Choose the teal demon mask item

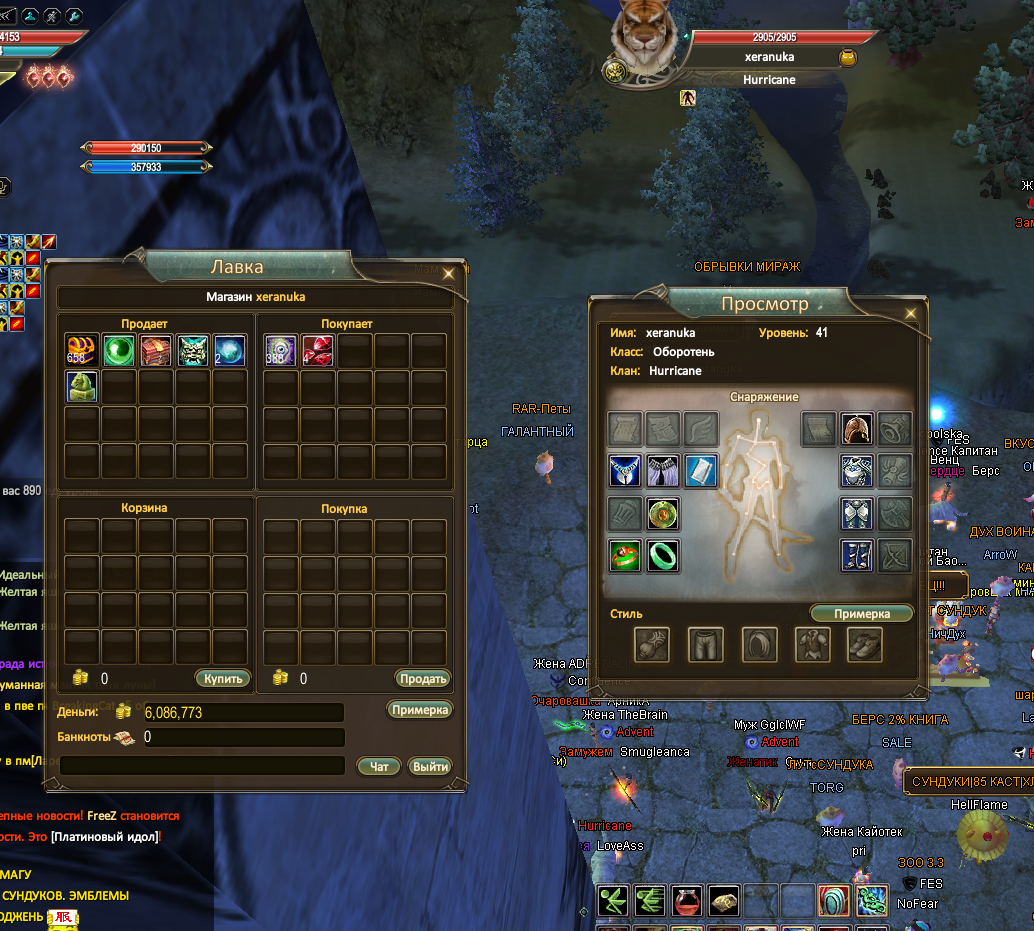point(193,351)
